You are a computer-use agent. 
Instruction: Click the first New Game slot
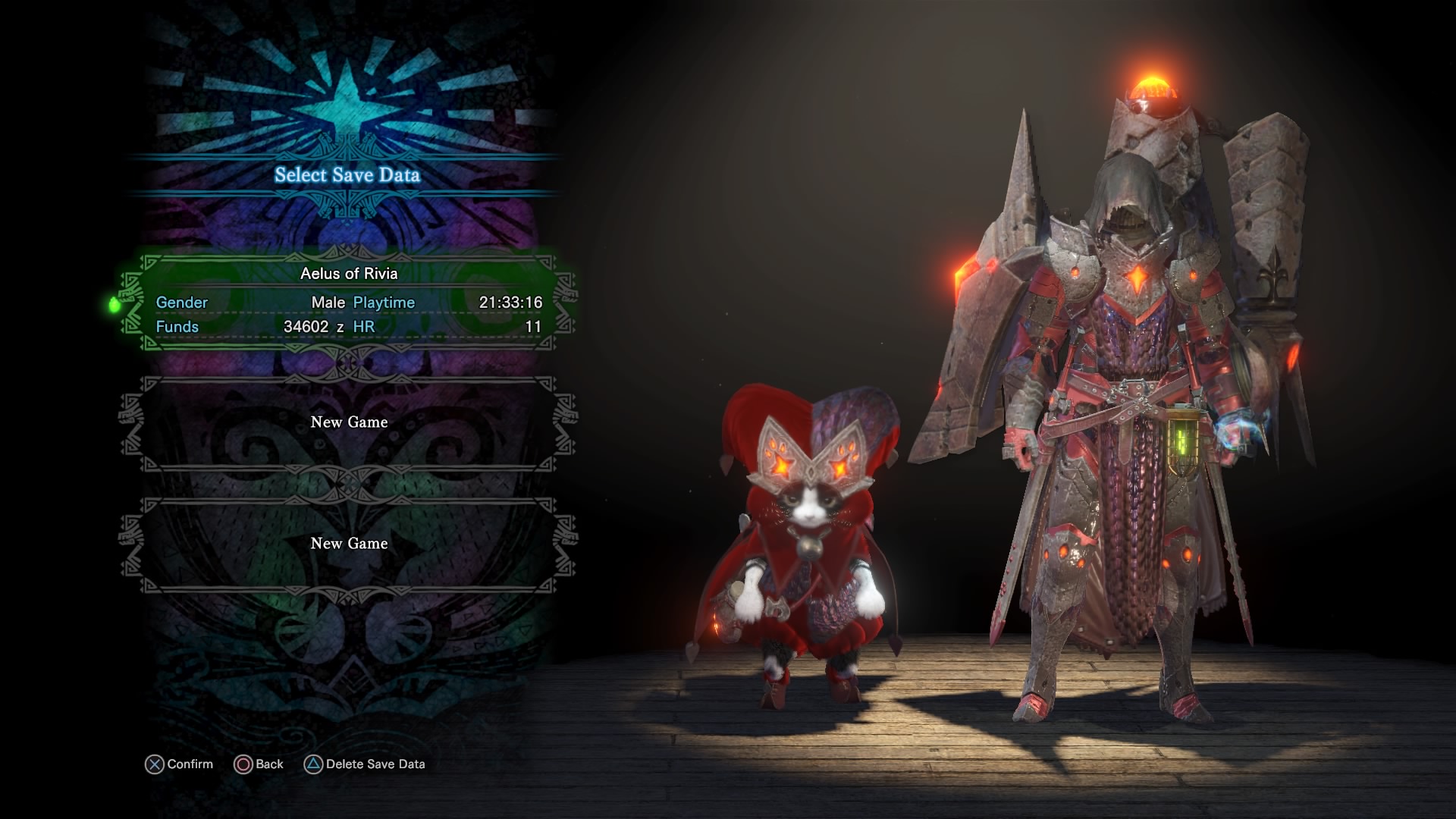click(349, 422)
